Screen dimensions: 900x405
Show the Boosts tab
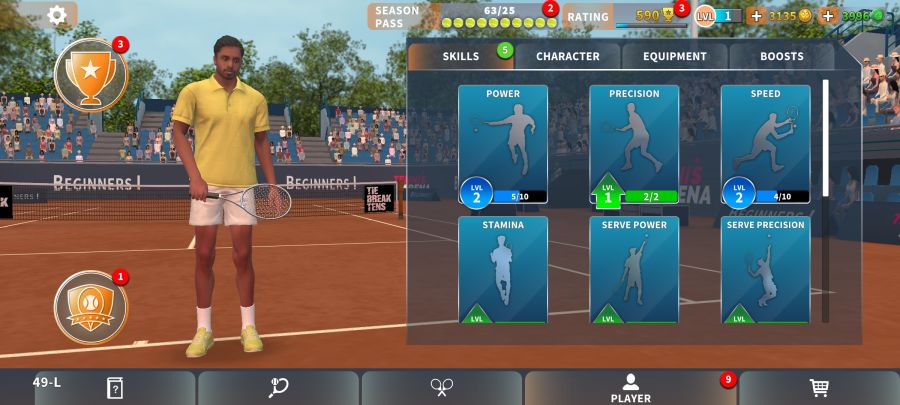(x=781, y=56)
